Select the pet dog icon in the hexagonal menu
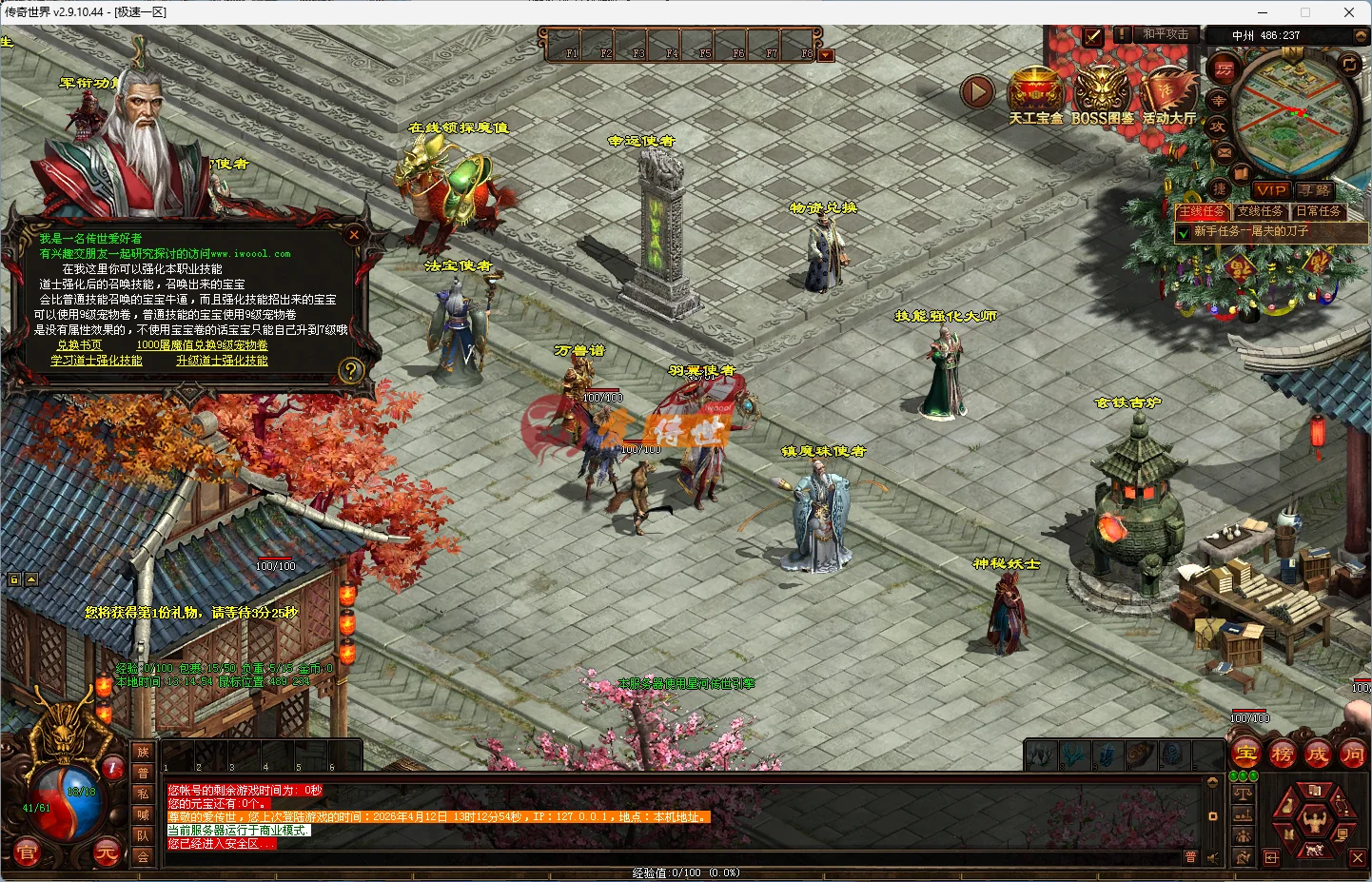Screen dimensions: 1372x882 pos(1313,851)
